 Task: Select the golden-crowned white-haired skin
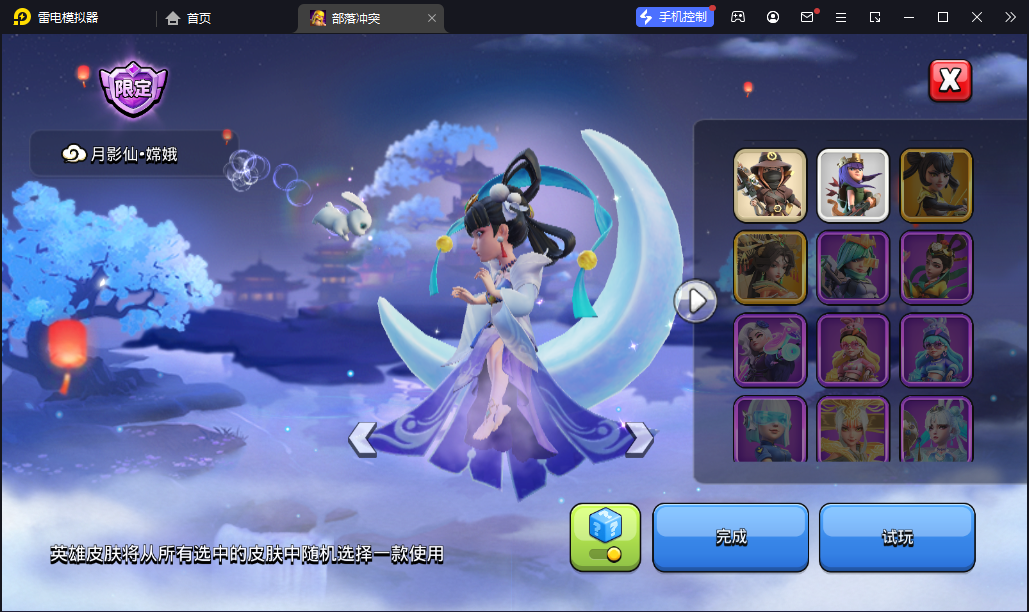(x=853, y=429)
